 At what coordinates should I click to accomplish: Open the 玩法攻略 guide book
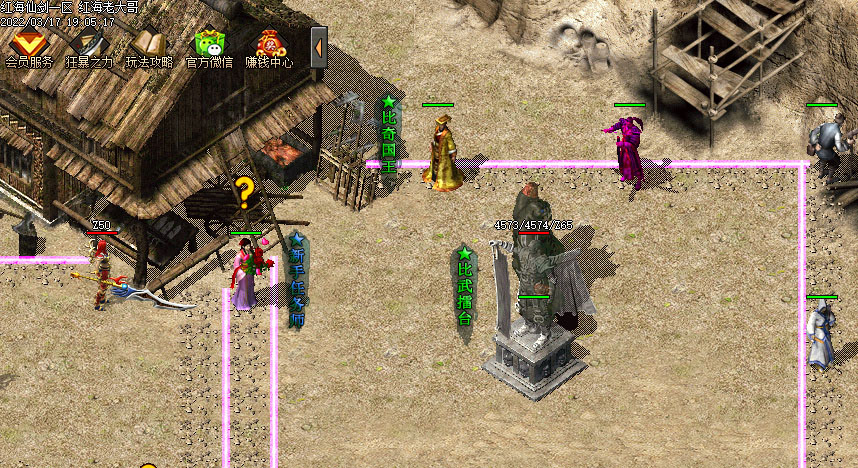(x=149, y=45)
